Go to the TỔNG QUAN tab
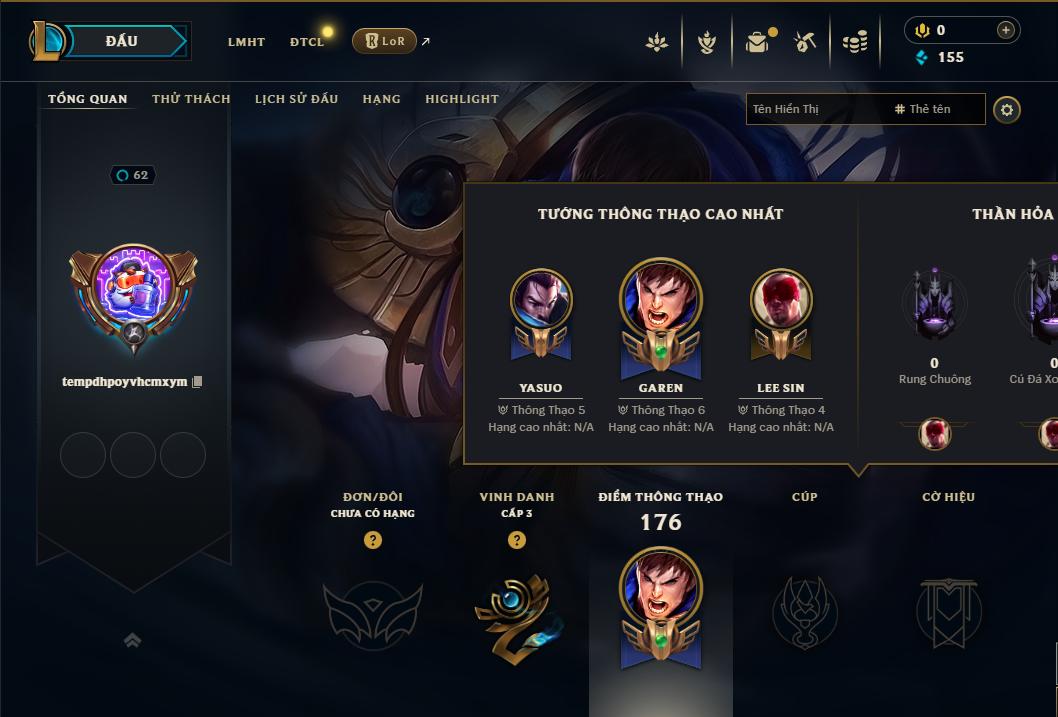The image size is (1058, 717). click(88, 99)
